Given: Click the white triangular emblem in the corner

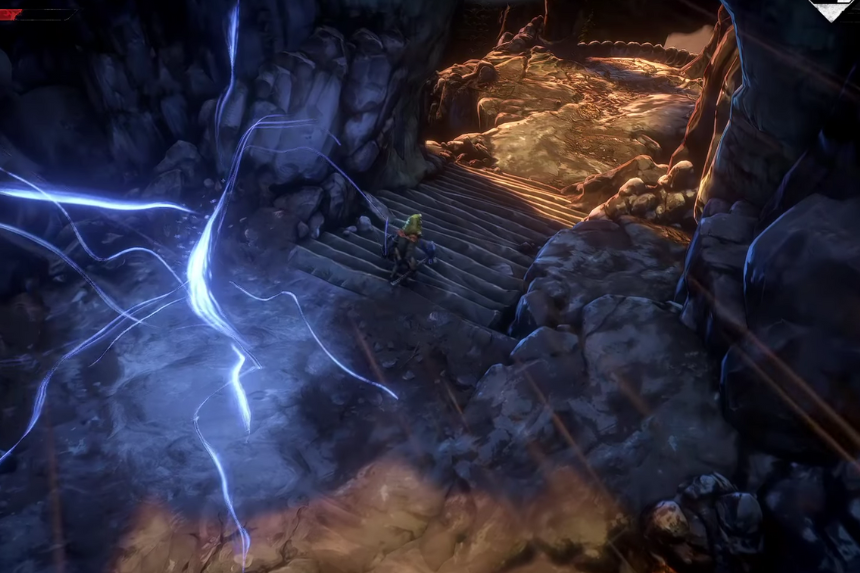Looking at the screenshot, I should 832,9.
